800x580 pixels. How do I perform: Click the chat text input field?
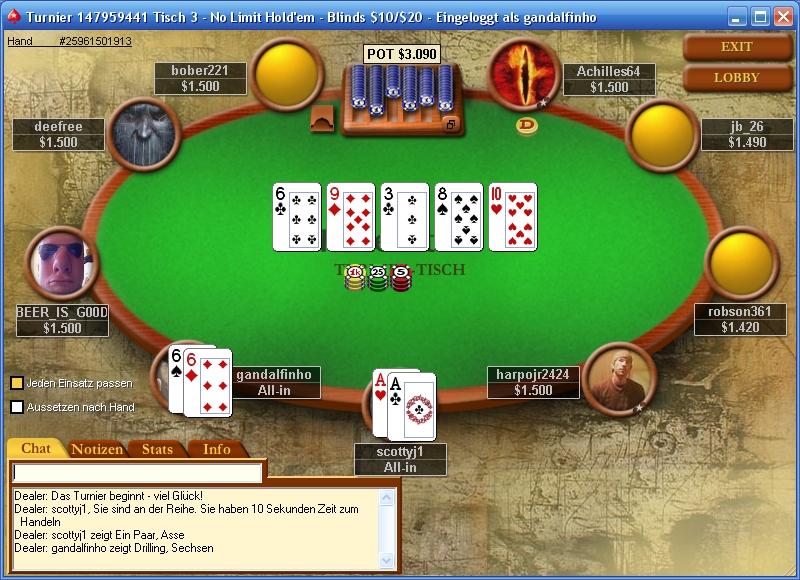coord(138,473)
